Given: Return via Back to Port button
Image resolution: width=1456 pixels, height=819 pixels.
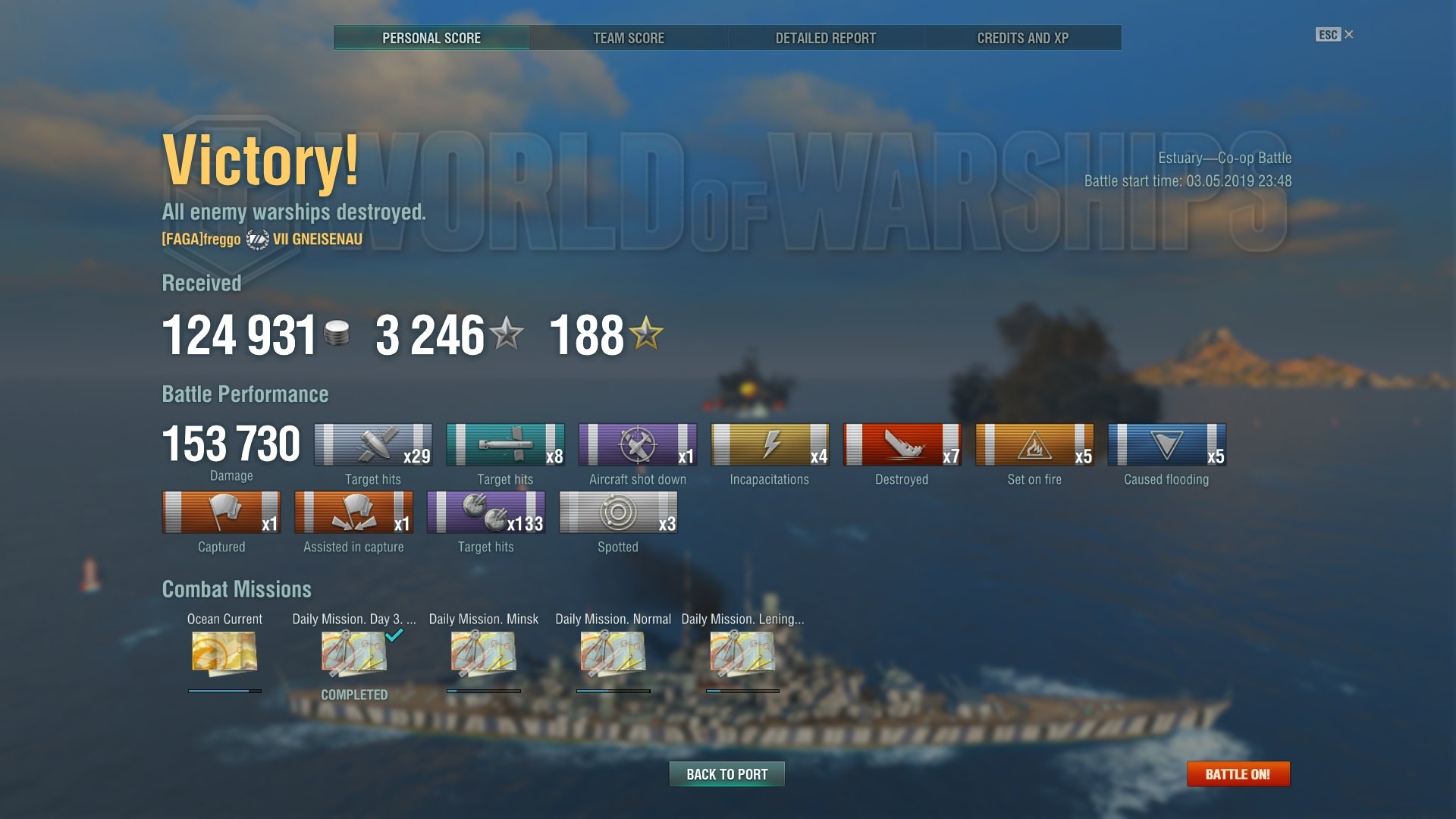Looking at the screenshot, I should click(726, 774).
